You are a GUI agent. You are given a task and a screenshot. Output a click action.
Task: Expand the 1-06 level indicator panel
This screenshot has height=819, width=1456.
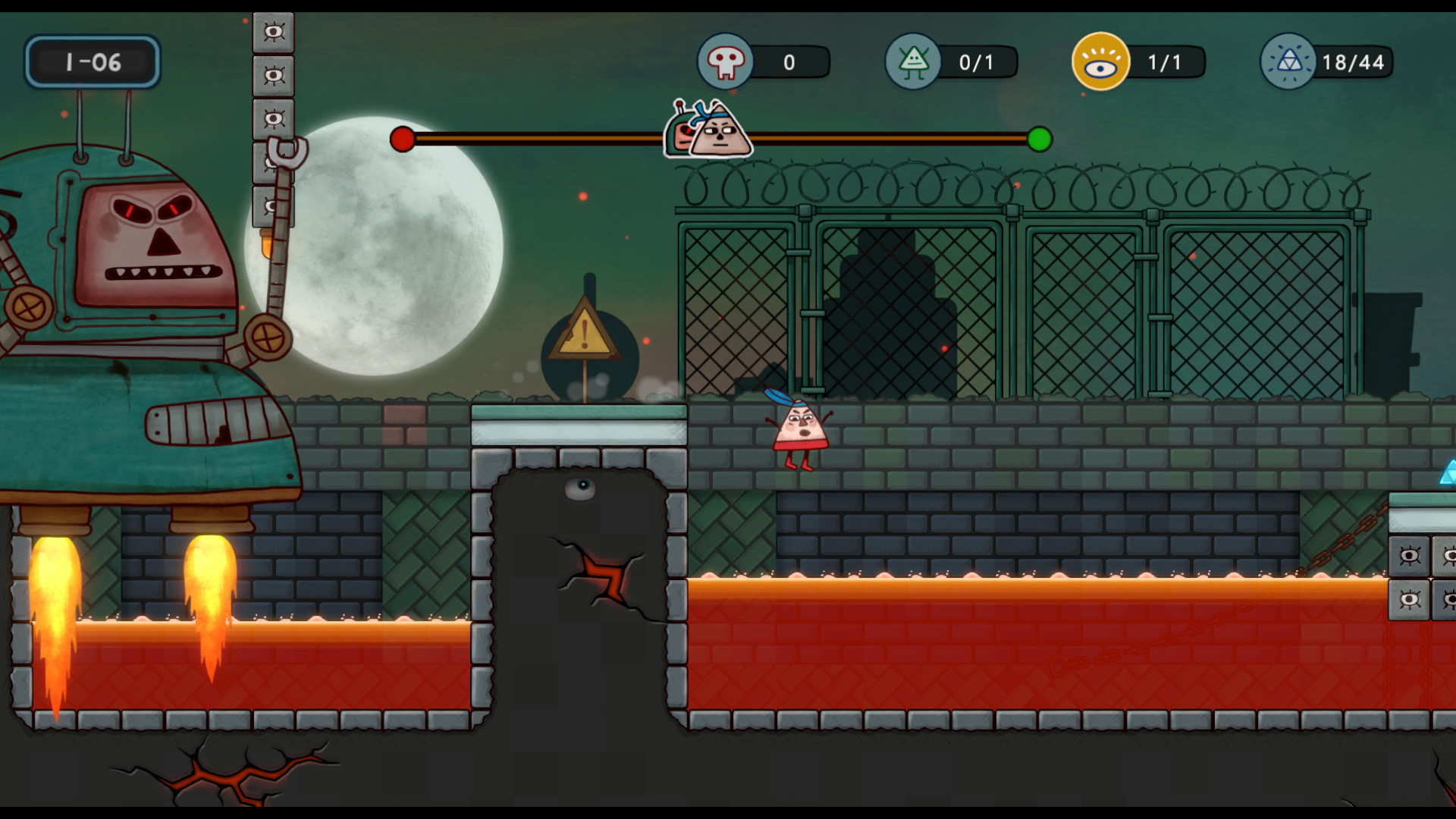pyautogui.click(x=93, y=63)
